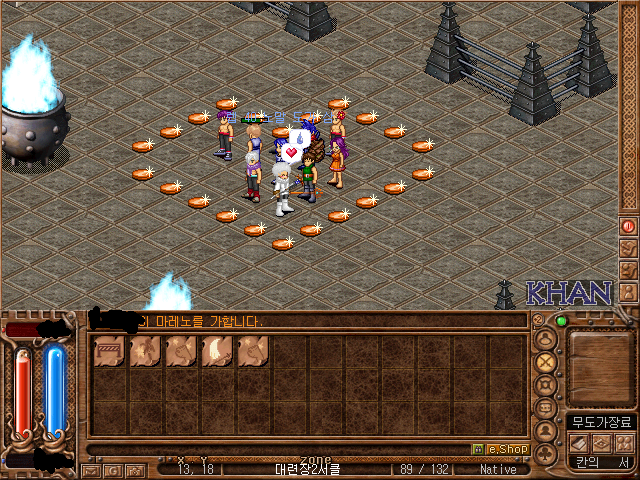Open the e.Shop
The height and width of the screenshot is (480, 640).
pos(499,449)
